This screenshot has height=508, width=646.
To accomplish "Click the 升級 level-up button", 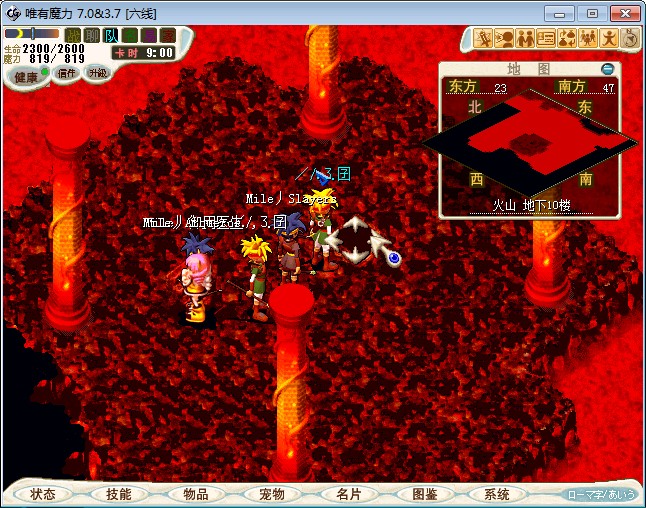I will click(x=97, y=73).
